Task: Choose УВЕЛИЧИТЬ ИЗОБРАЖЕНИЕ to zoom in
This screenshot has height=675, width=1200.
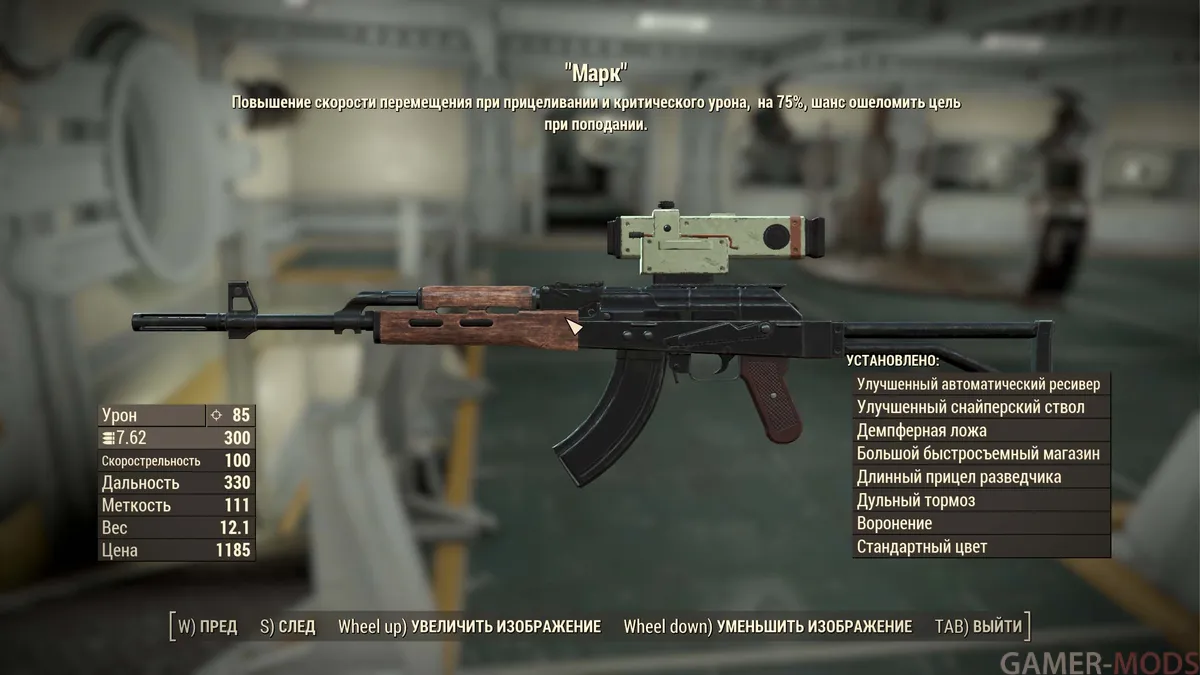Action: [469, 627]
